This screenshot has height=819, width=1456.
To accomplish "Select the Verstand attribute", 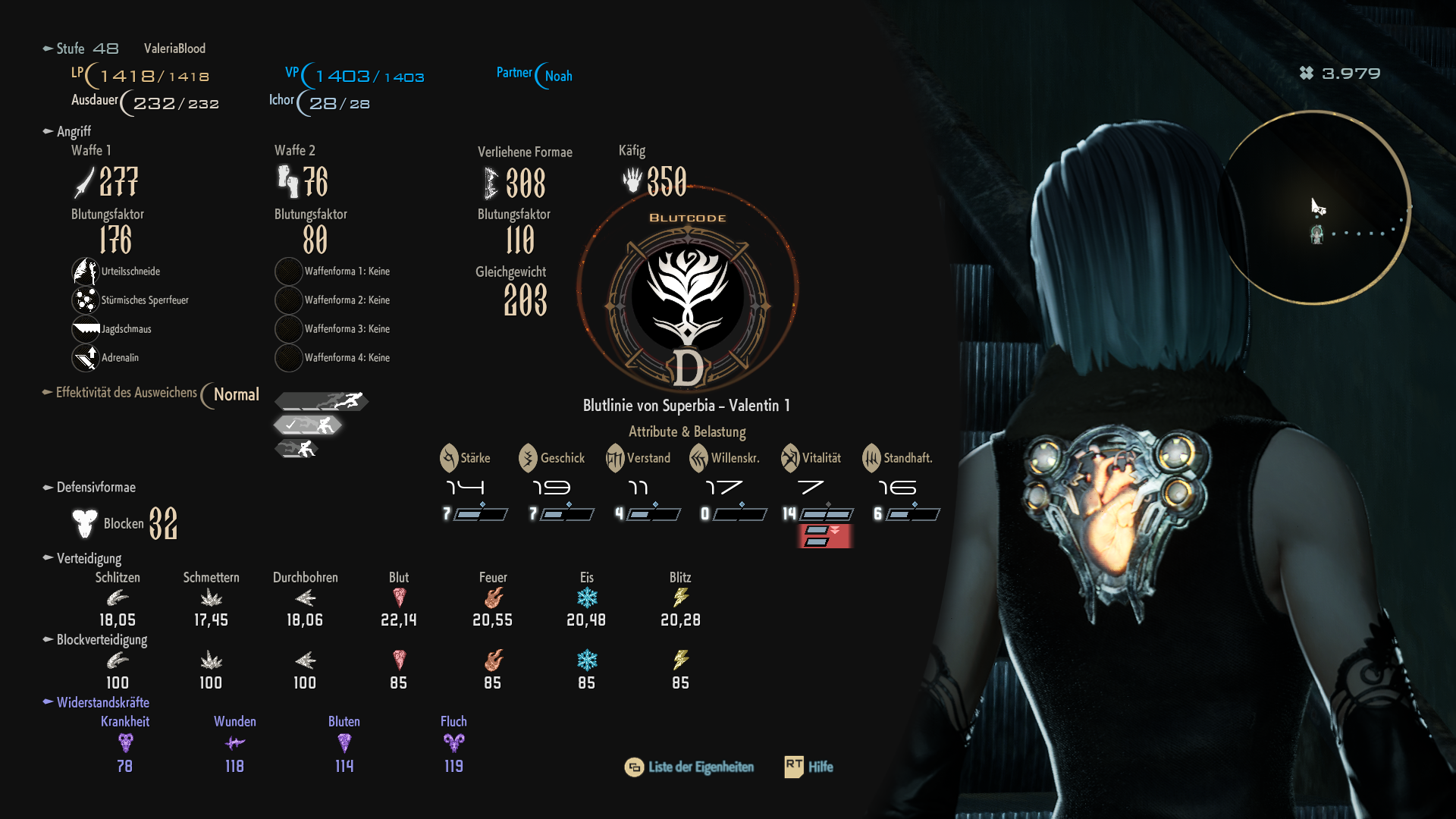I will [x=639, y=458].
